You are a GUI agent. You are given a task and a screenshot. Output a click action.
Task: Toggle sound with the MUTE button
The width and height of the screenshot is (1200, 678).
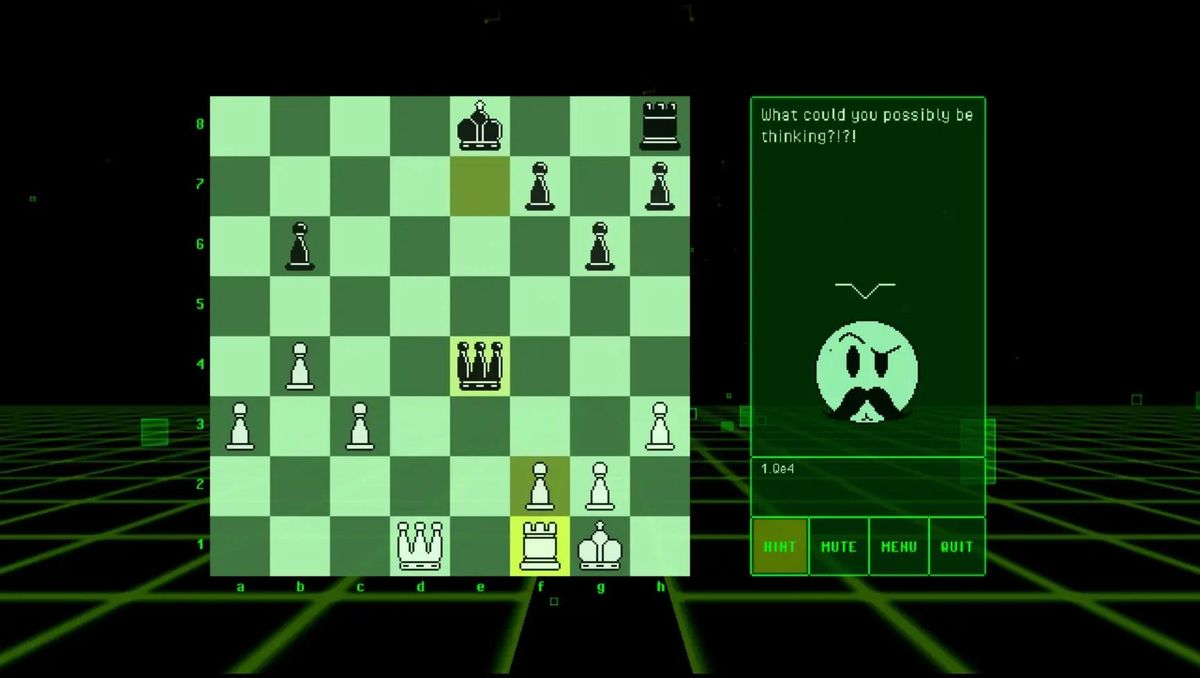point(839,547)
